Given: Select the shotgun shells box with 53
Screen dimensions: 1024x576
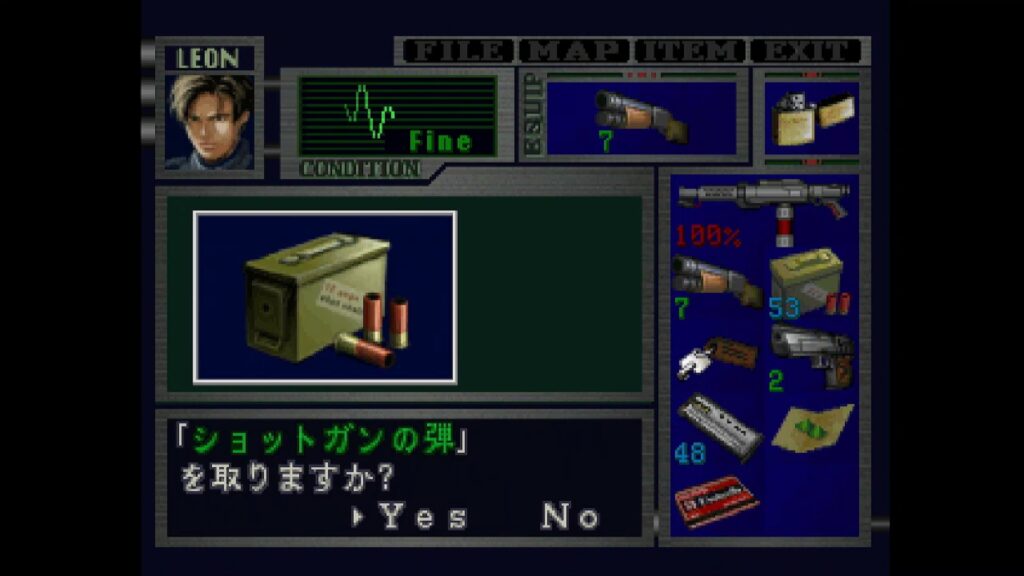Looking at the screenshot, I should (808, 283).
